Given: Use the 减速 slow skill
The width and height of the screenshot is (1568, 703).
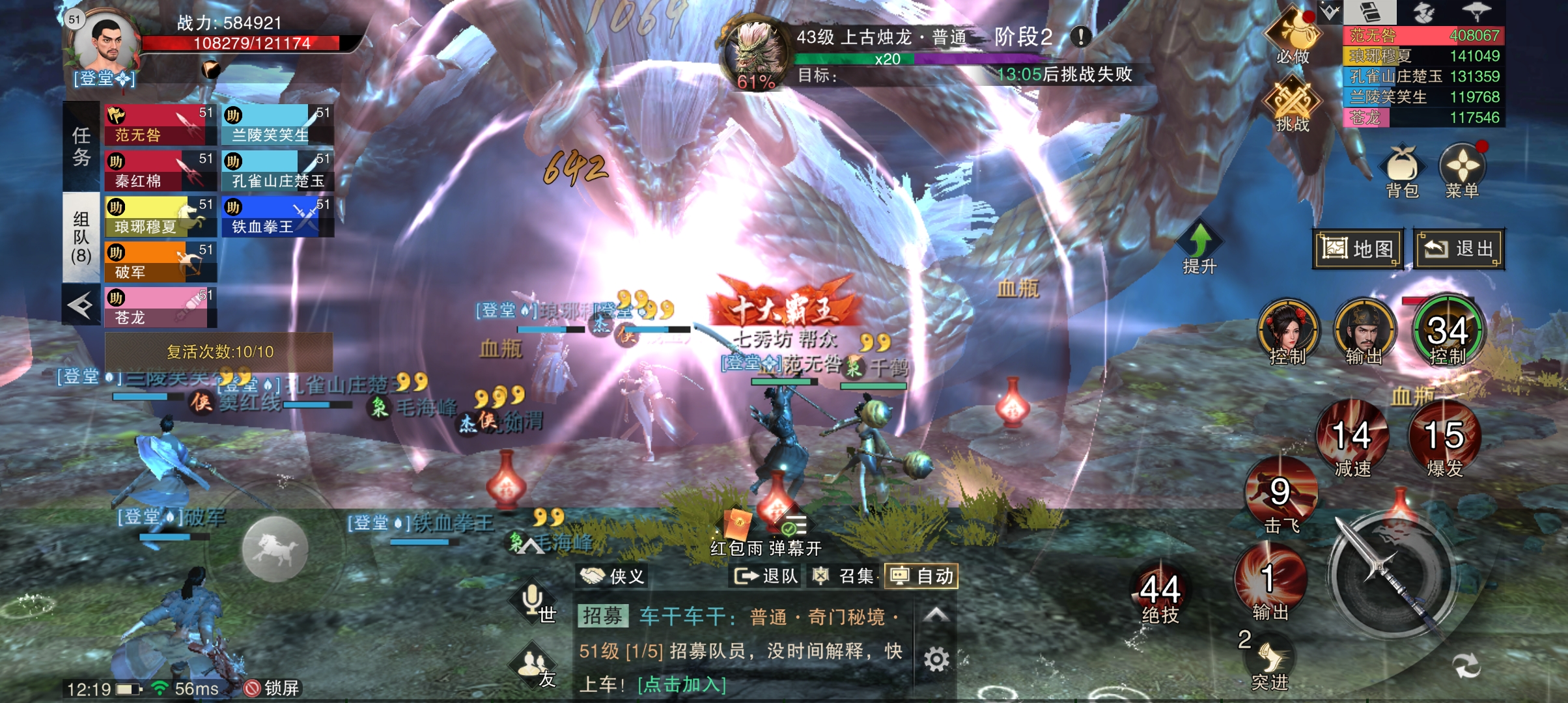Looking at the screenshot, I should [1352, 441].
